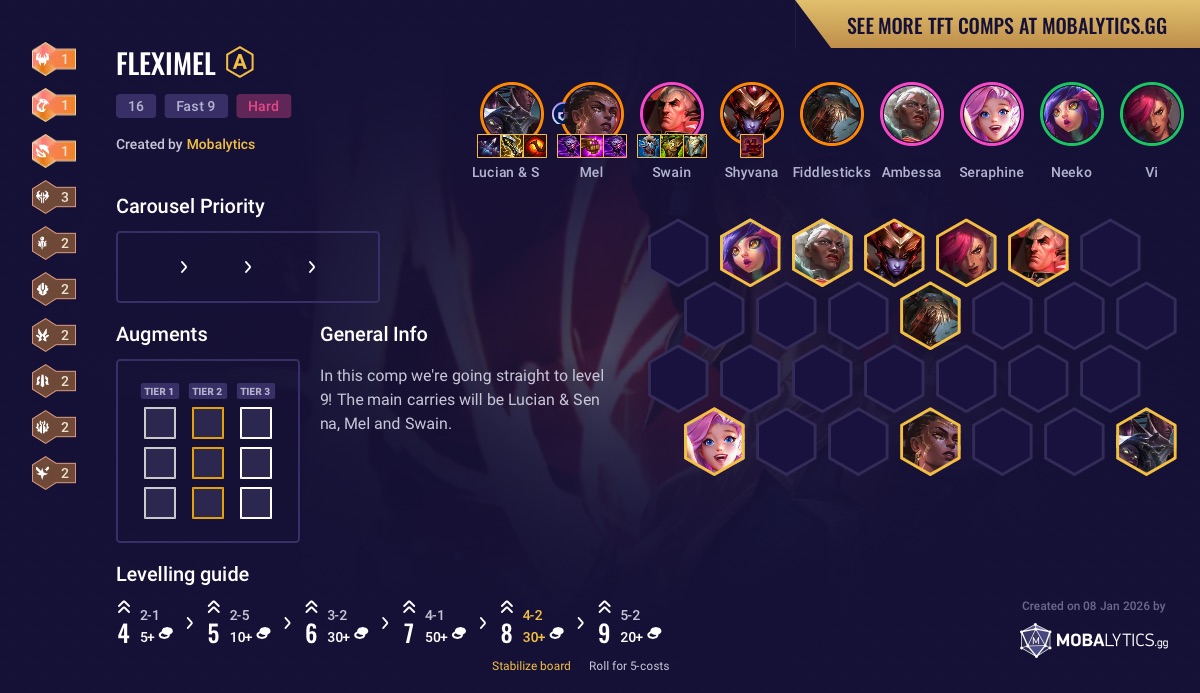Select the Lucian & Senna champion portrait
The width and height of the screenshot is (1200, 693).
(511, 112)
